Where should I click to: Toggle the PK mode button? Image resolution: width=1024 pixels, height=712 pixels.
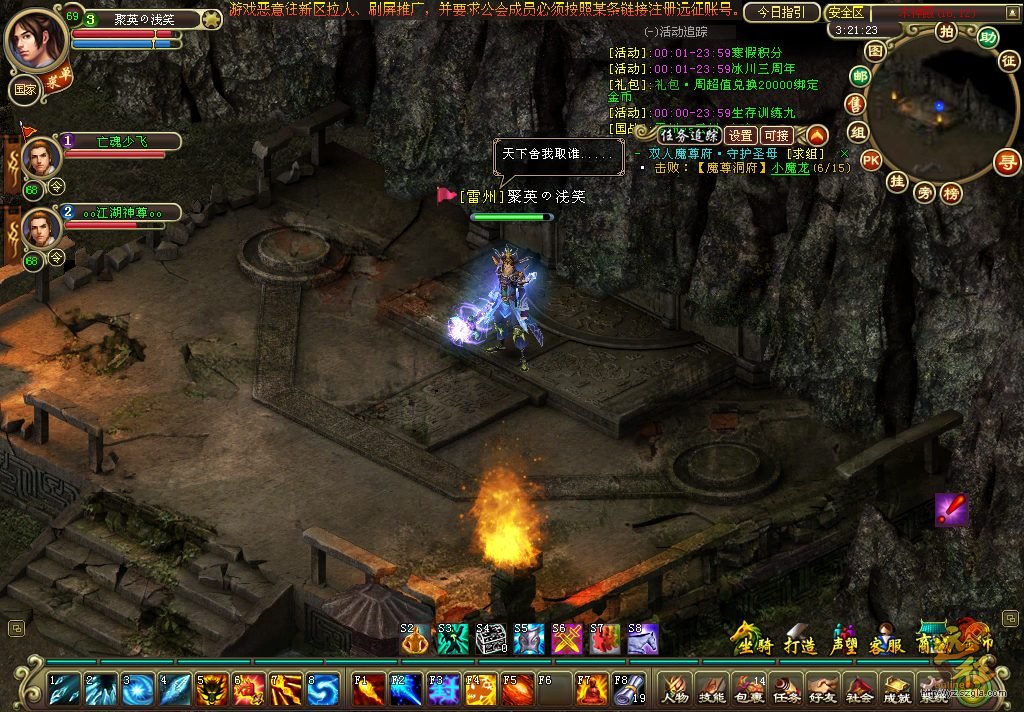[871, 160]
